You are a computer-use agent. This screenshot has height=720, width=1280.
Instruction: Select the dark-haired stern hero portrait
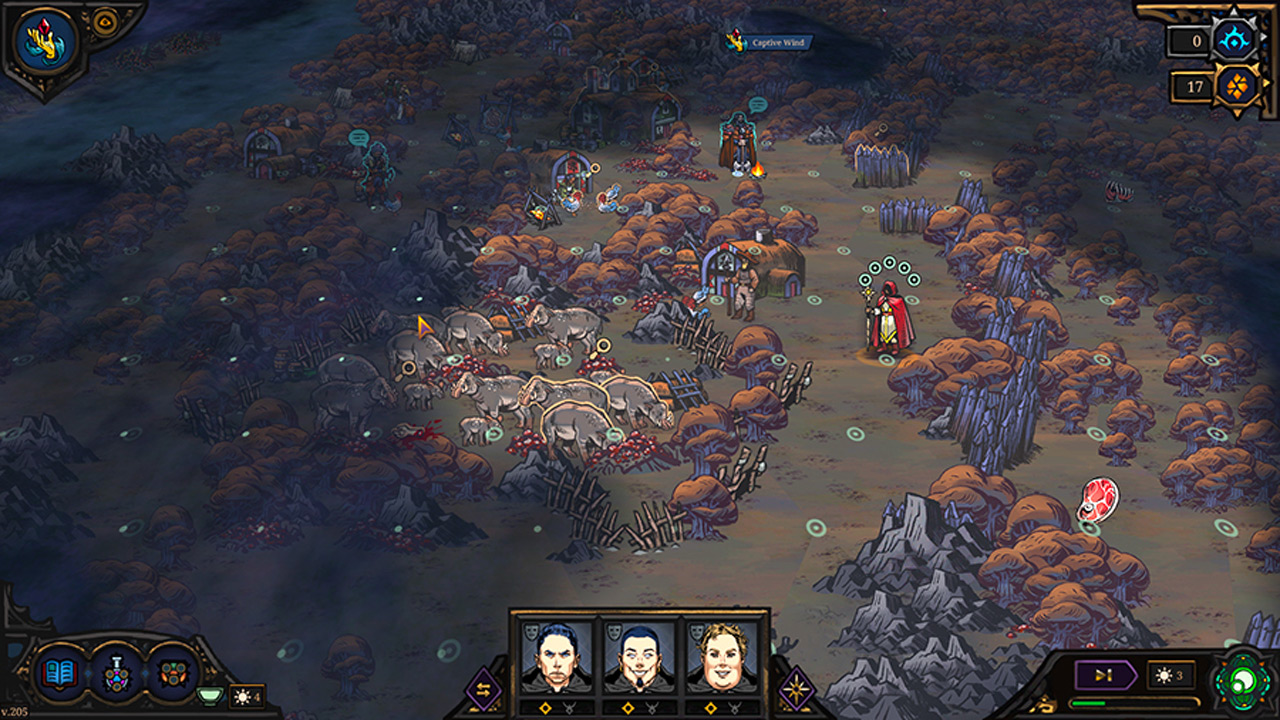pos(556,658)
